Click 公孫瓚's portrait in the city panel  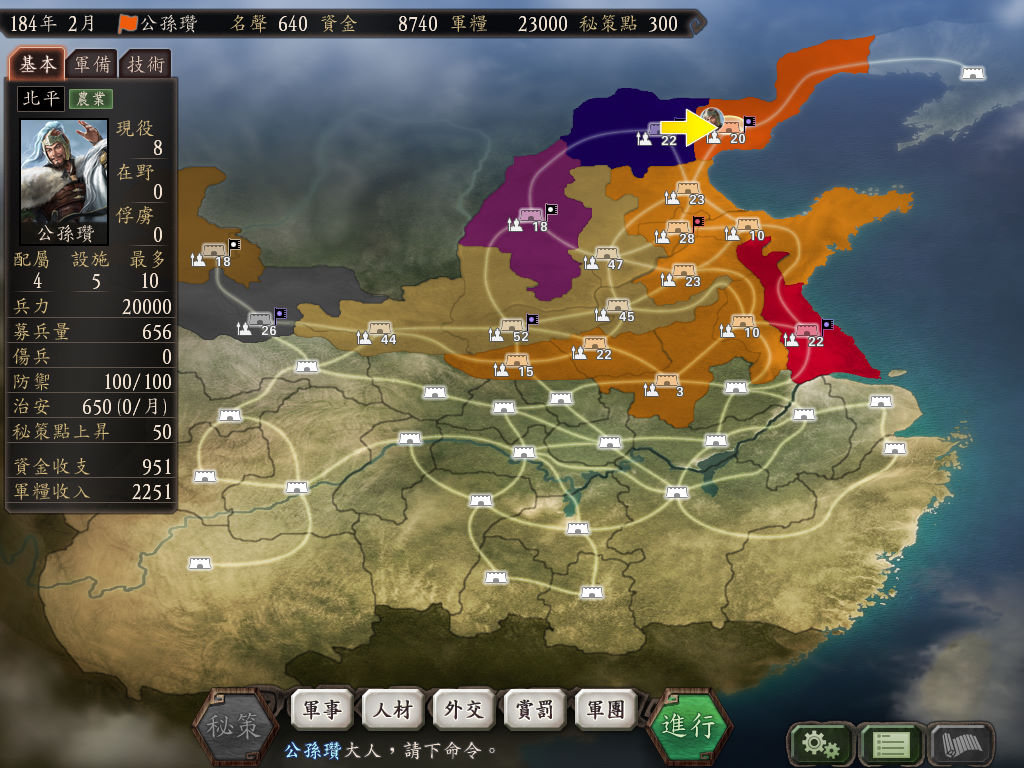(x=64, y=175)
